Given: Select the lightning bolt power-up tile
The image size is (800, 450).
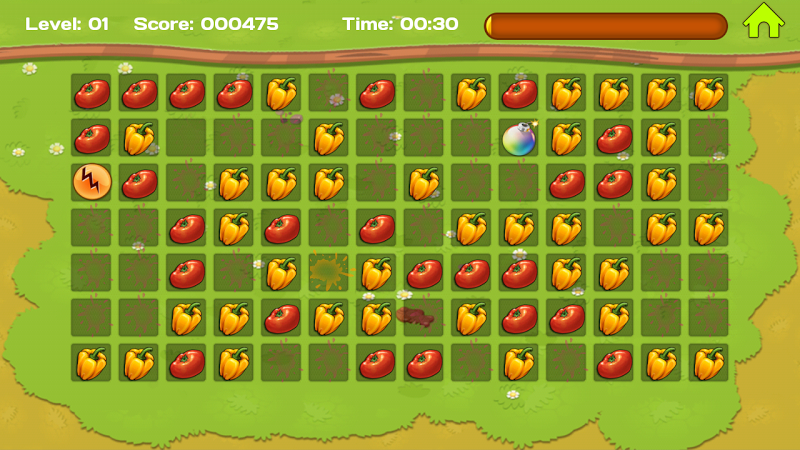Looking at the screenshot, I should point(91,182).
